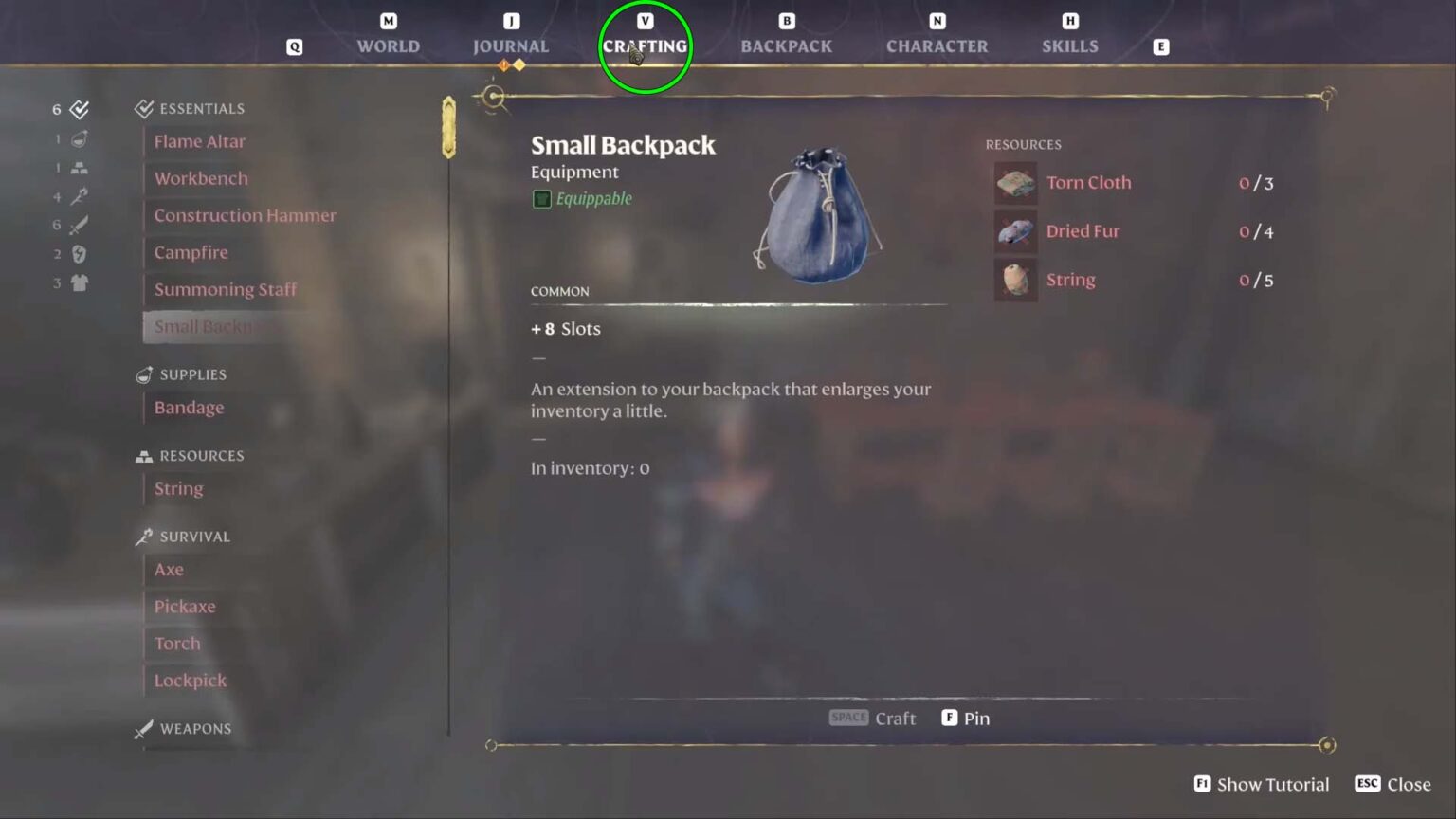
Task: Select the Lockpick recipe entry
Action: (190, 680)
